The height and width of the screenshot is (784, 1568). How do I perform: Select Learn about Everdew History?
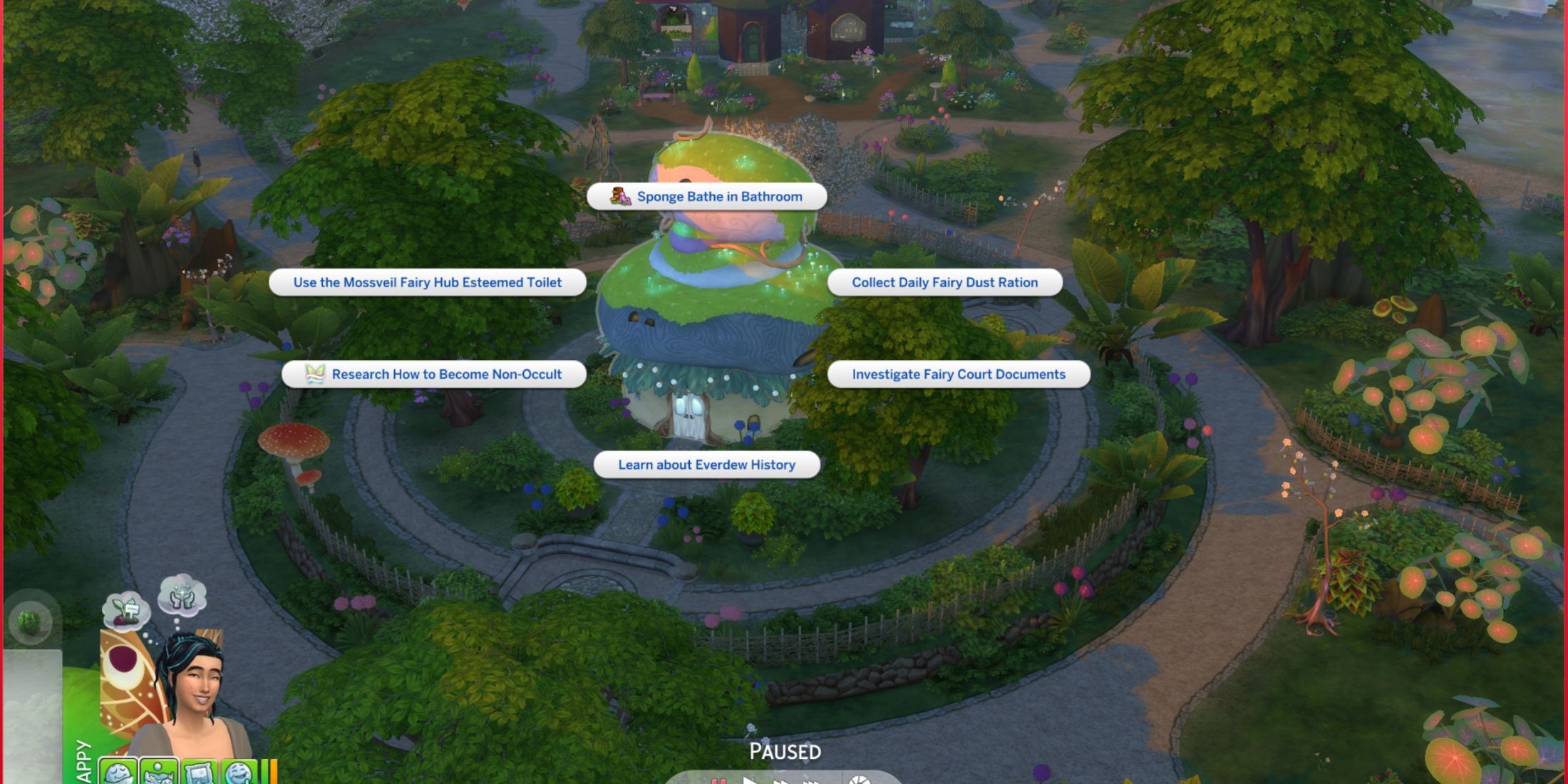(706, 465)
